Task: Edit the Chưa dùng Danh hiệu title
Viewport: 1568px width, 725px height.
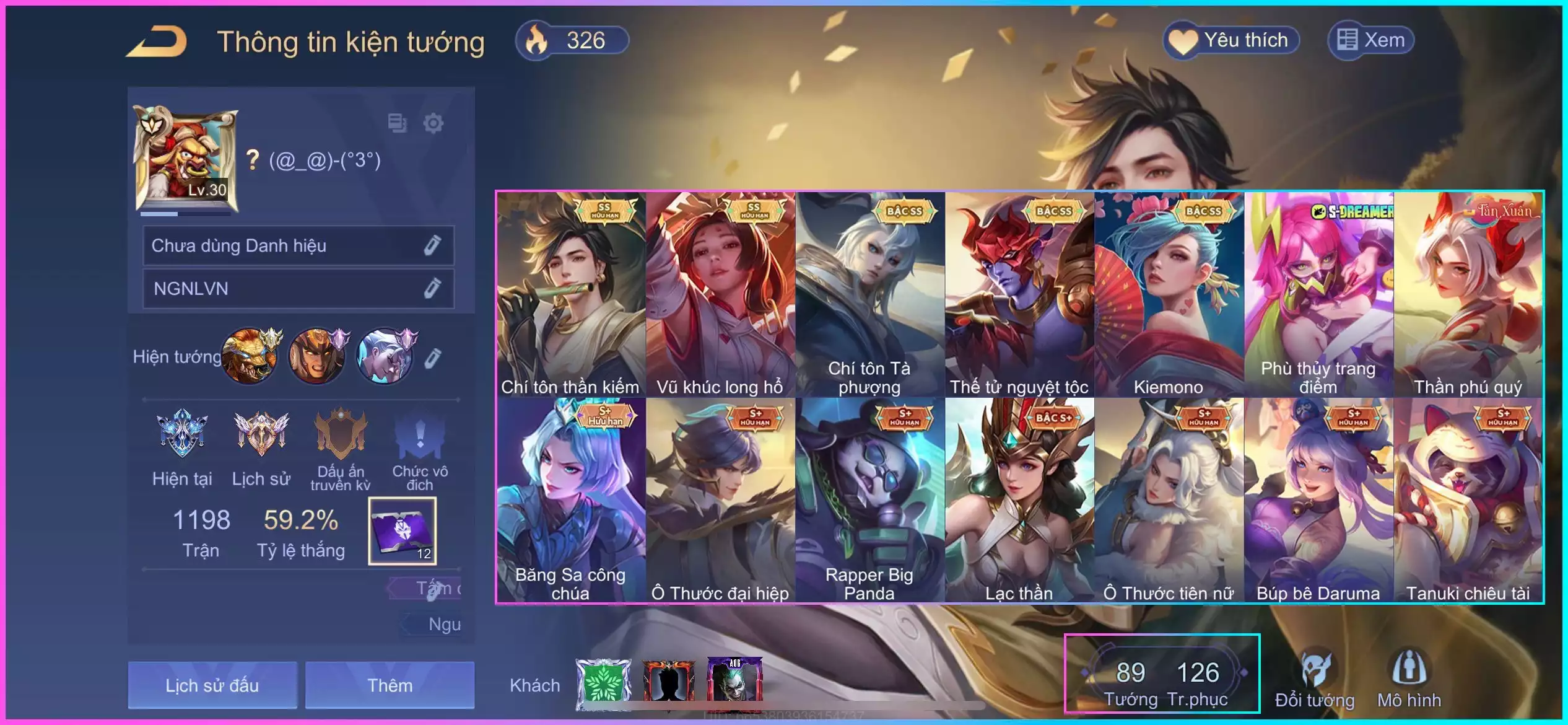Action: [x=432, y=245]
